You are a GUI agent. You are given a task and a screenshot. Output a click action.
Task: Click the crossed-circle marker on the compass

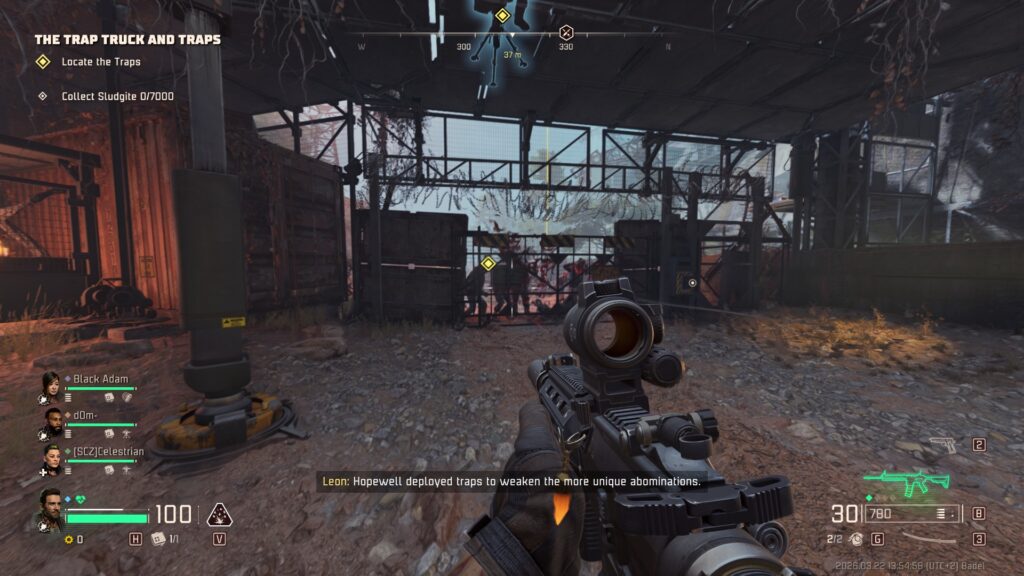pos(566,31)
